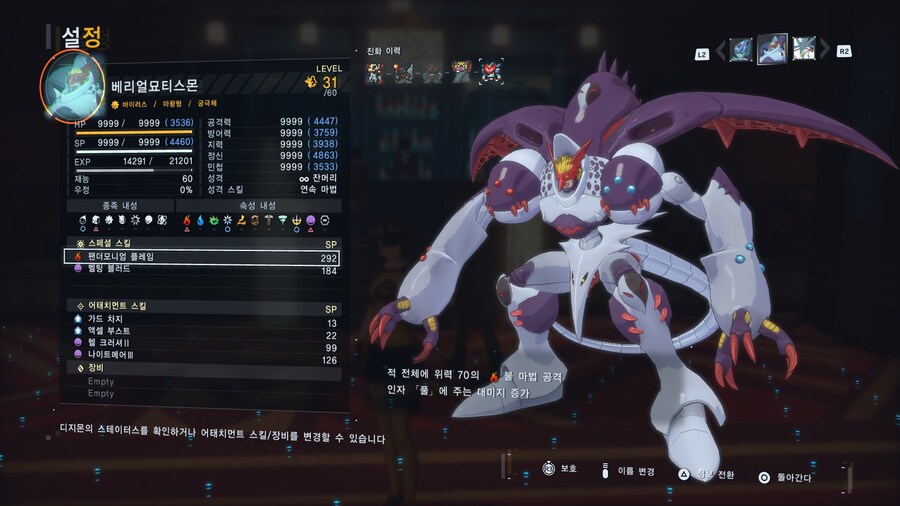Select the 멜팅 블러드 skill row
This screenshot has width=900, height=506.
[x=200, y=270]
